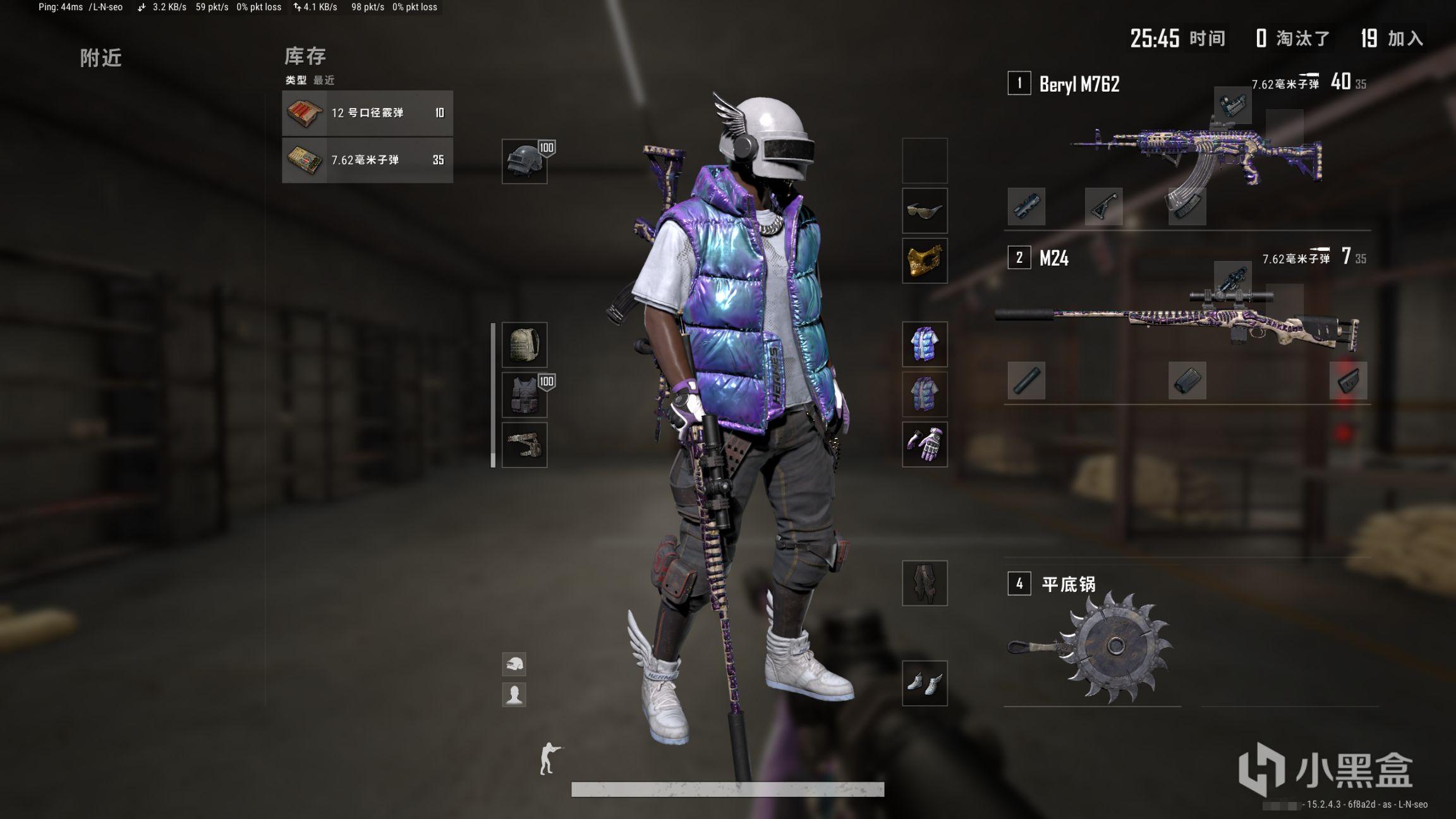Select the pants clothing slot
This screenshot has height=819, width=1456.
pos(925,583)
